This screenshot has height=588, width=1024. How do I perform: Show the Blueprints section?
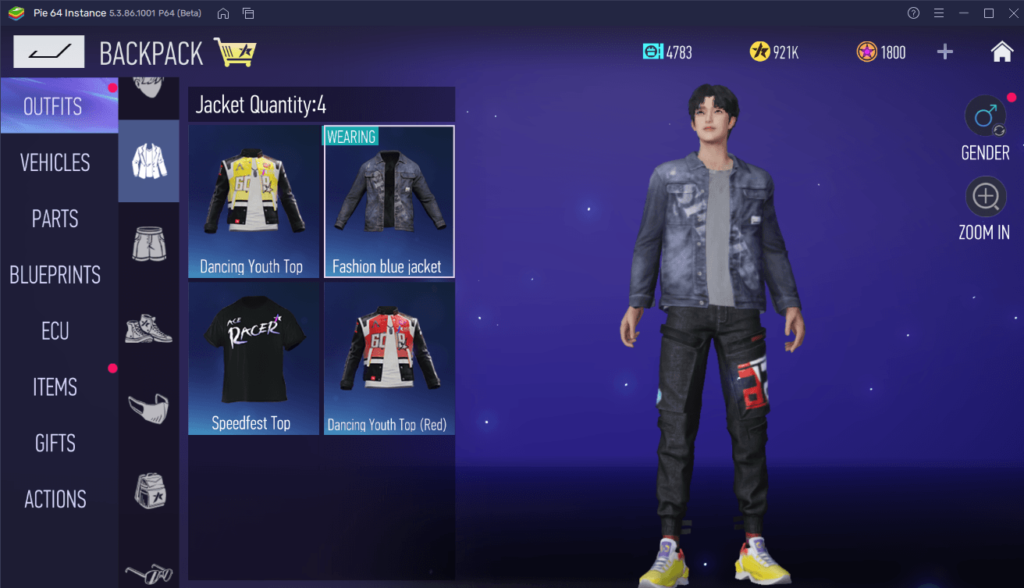pos(55,275)
